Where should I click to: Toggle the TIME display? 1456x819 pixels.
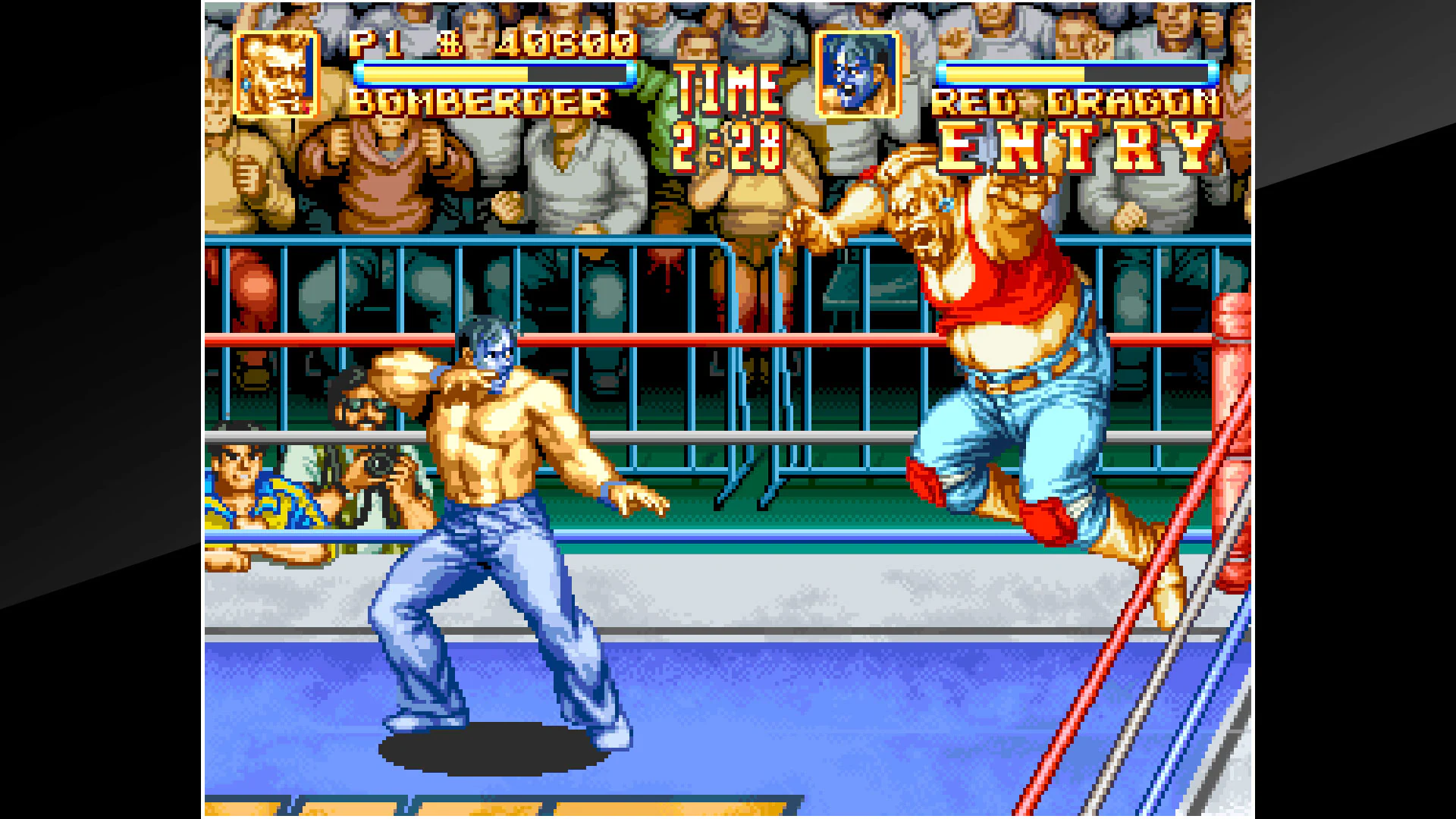click(x=726, y=87)
